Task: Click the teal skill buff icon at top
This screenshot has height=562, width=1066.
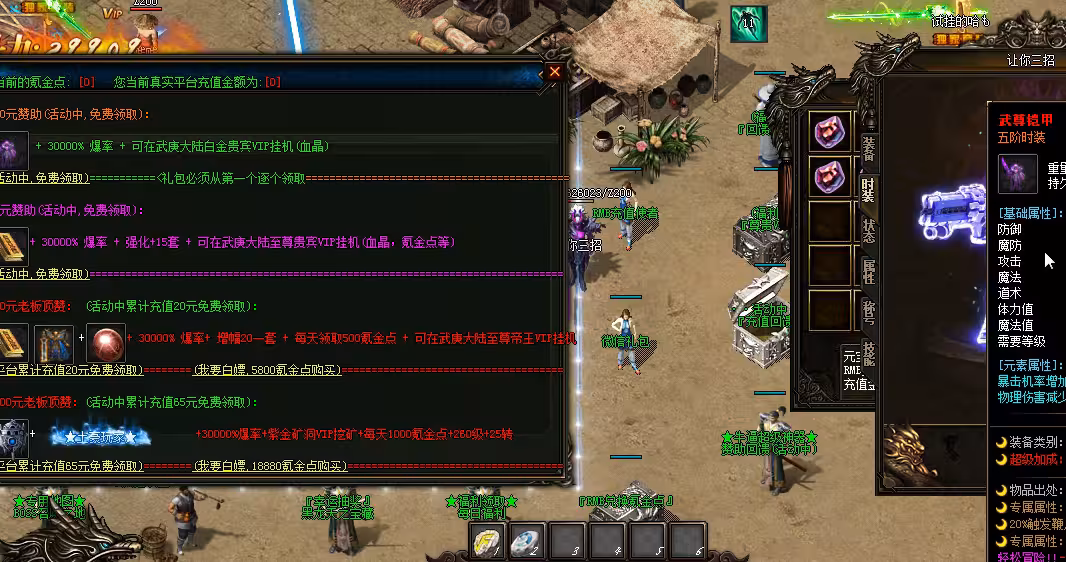Action: (x=747, y=24)
